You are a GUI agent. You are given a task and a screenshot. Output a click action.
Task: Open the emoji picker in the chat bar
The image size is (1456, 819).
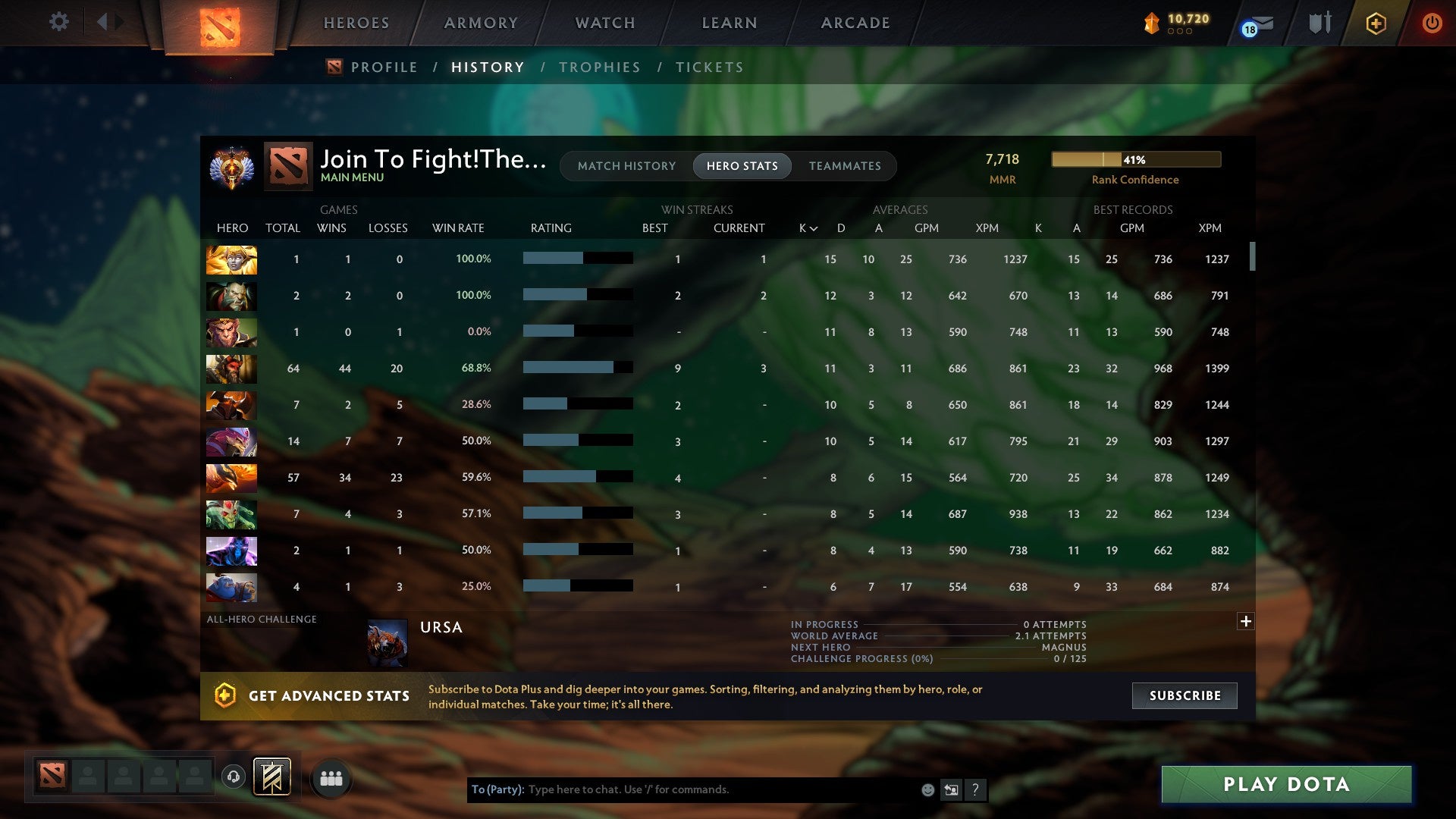(x=929, y=789)
